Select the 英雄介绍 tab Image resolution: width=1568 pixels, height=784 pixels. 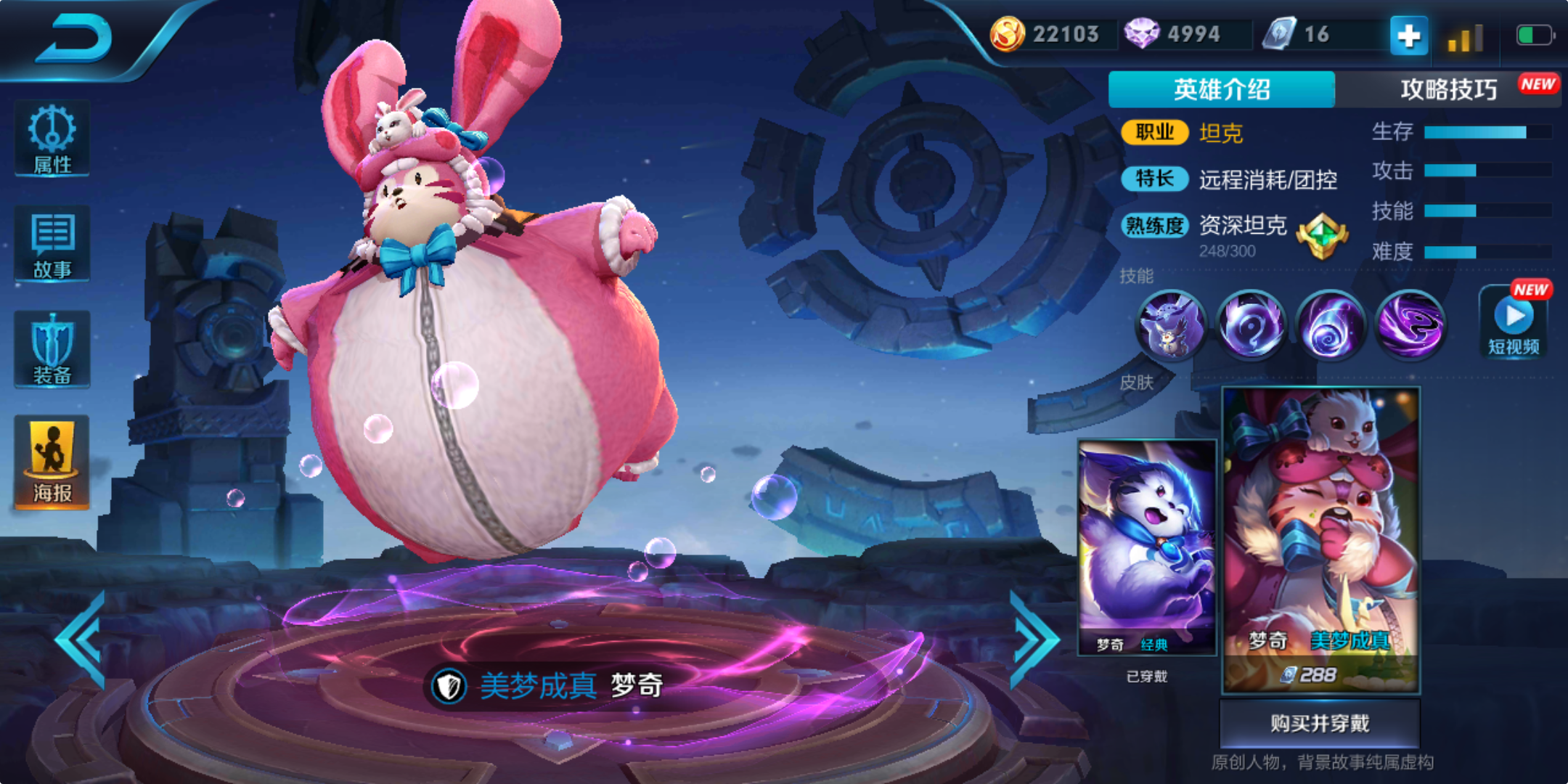click(1221, 87)
